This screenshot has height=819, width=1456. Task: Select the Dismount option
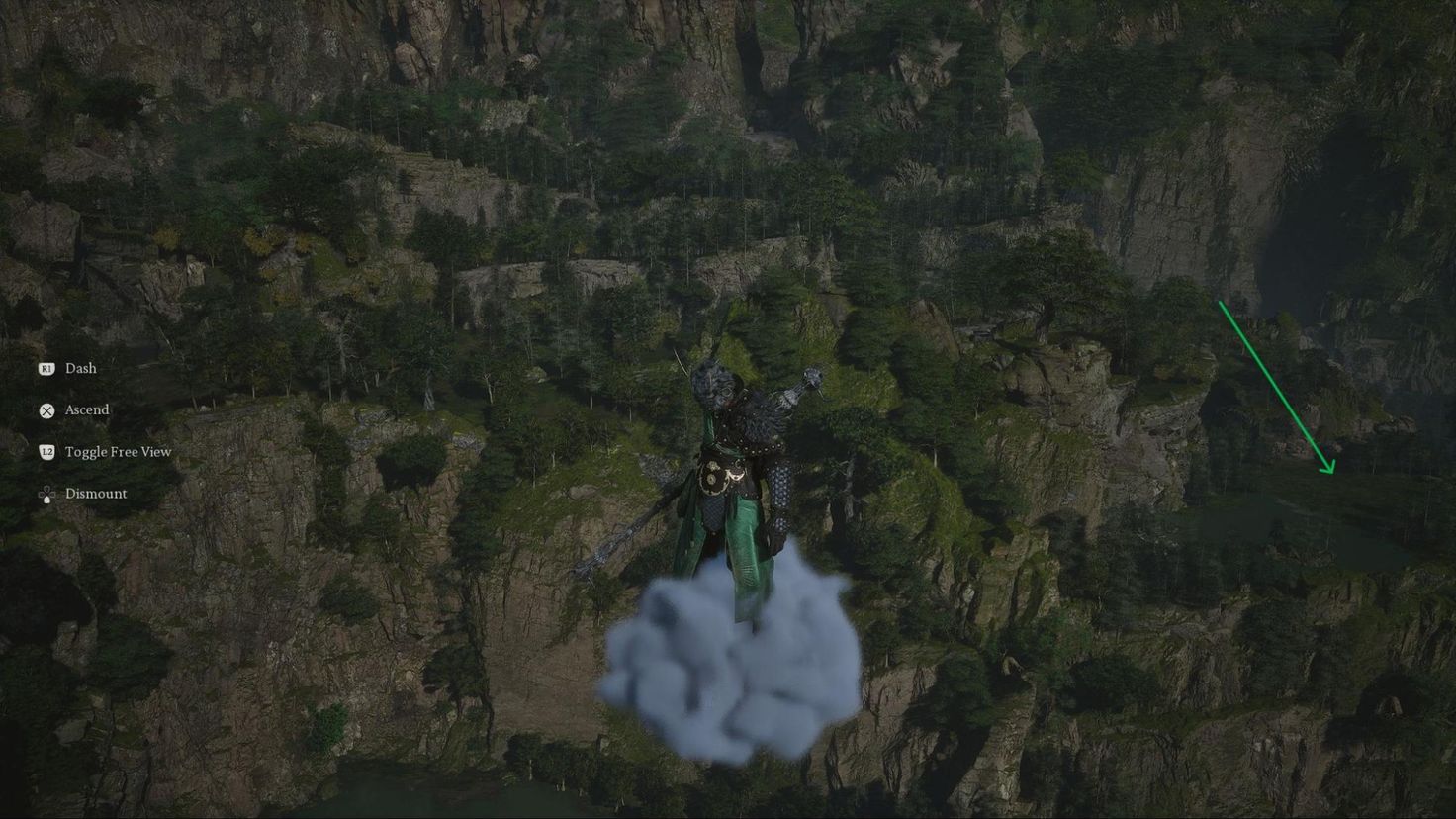(96, 493)
